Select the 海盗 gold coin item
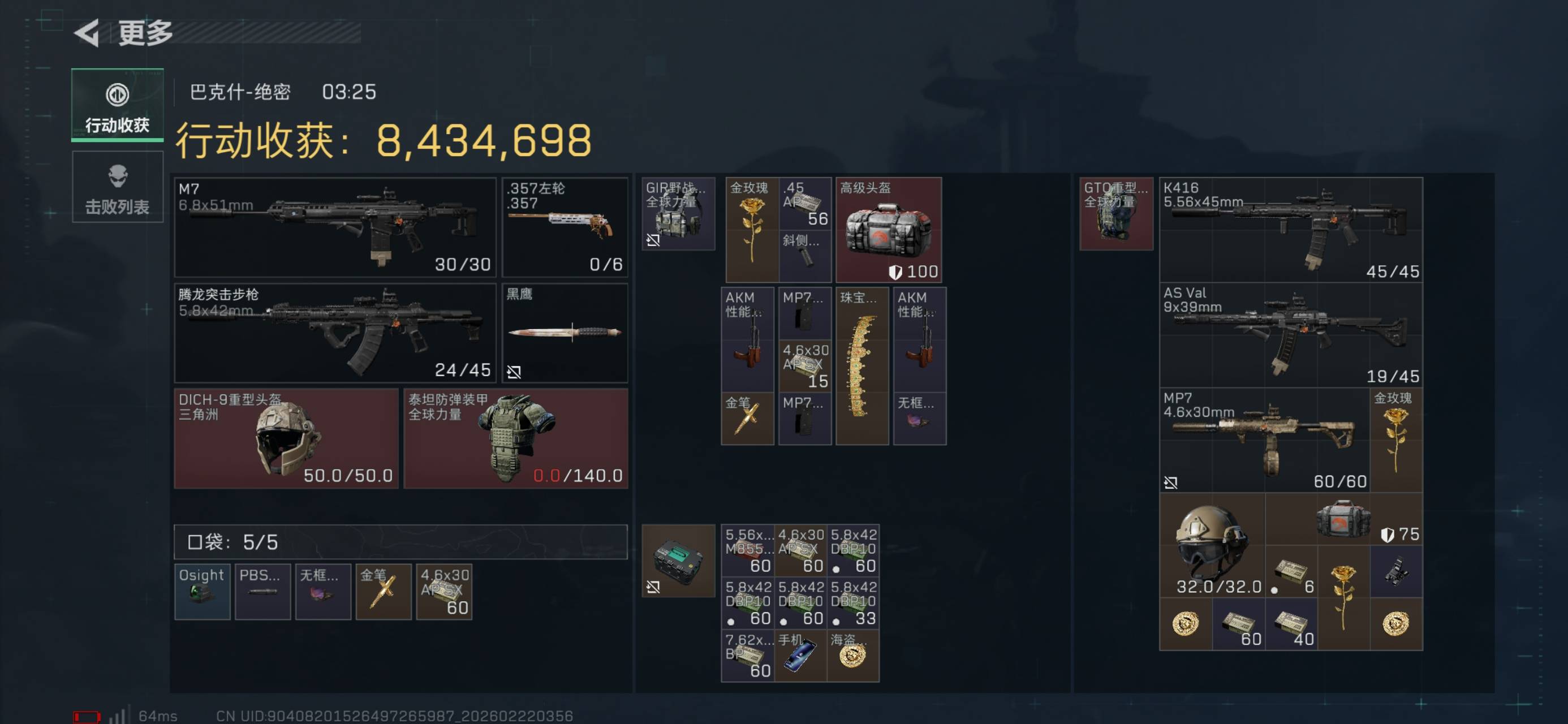The image size is (1568, 724). tap(853, 656)
